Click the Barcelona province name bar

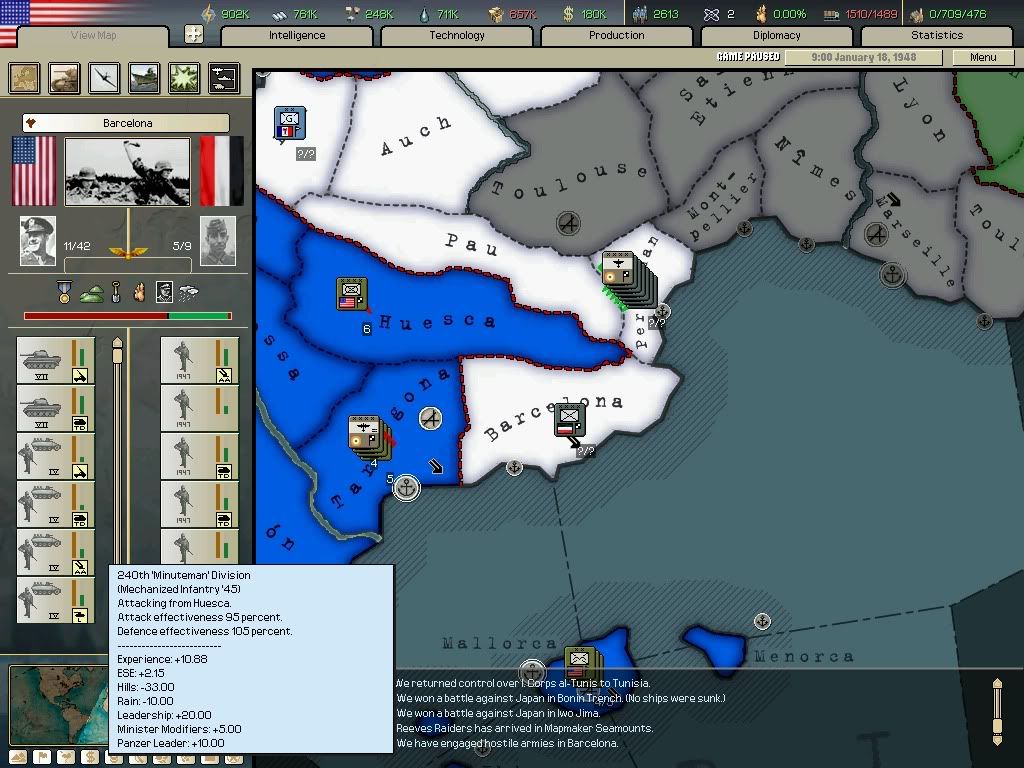(x=127, y=123)
